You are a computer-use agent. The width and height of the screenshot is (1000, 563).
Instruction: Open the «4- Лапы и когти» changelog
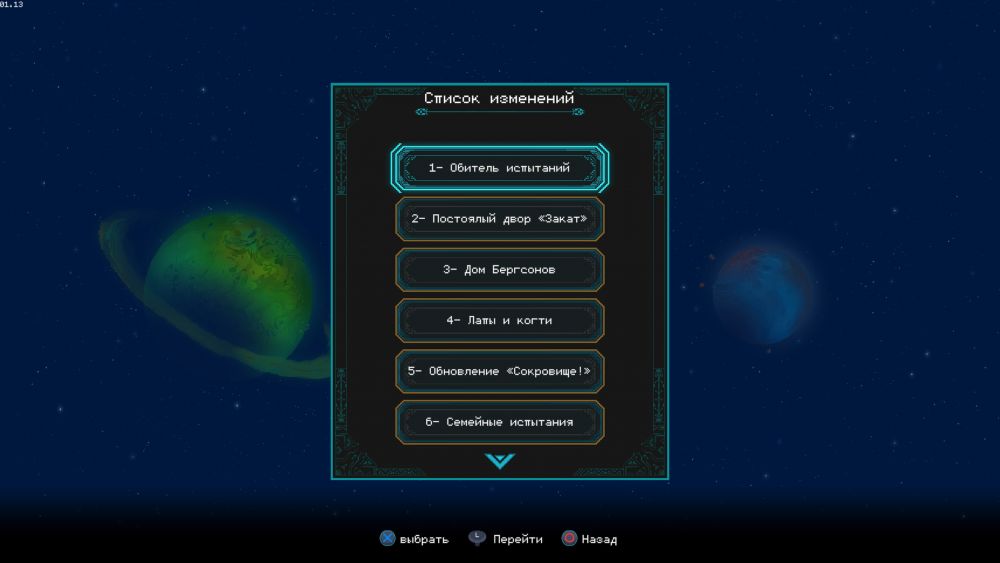pos(499,321)
